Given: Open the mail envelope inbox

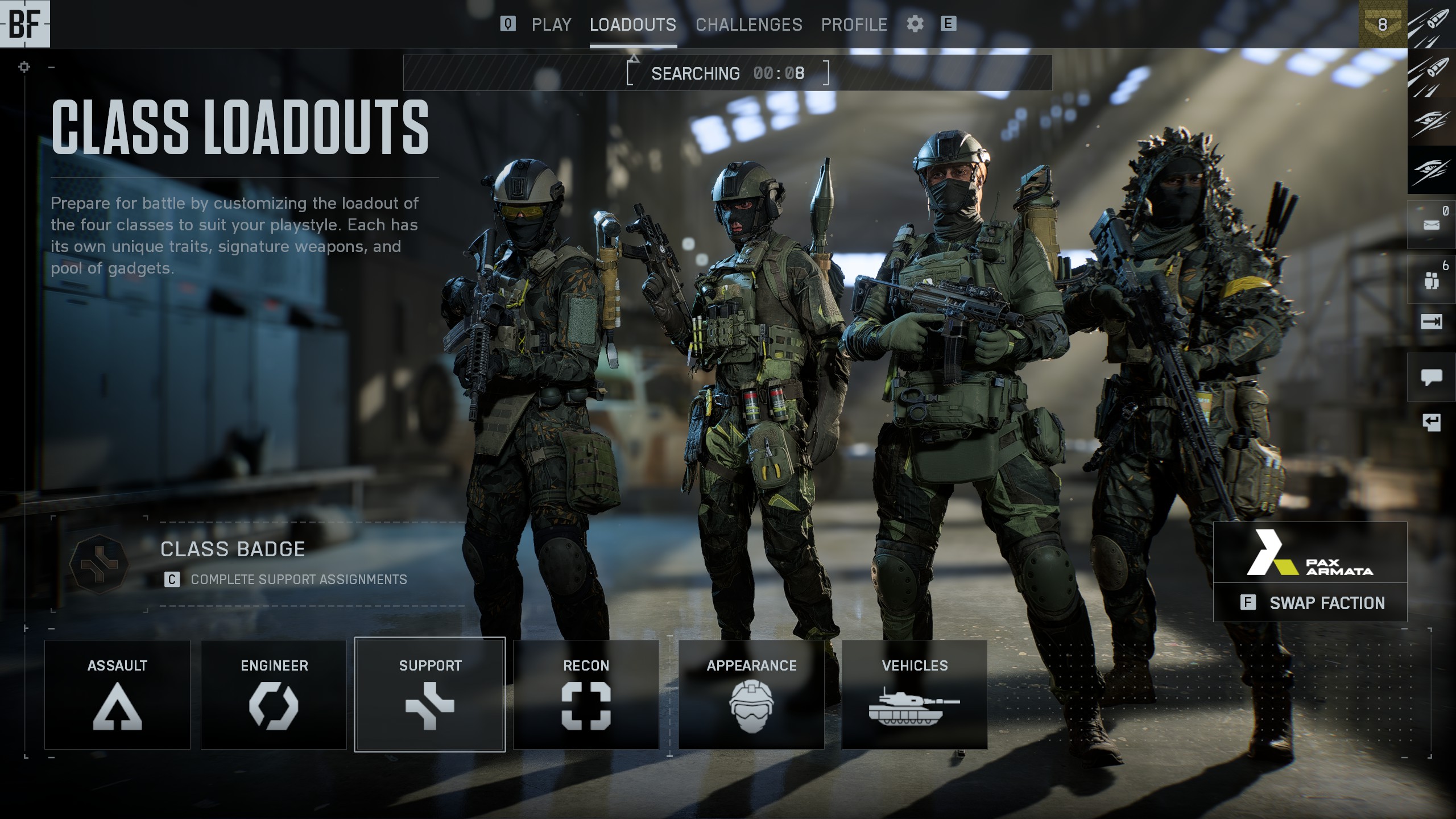Looking at the screenshot, I should click(x=1431, y=225).
